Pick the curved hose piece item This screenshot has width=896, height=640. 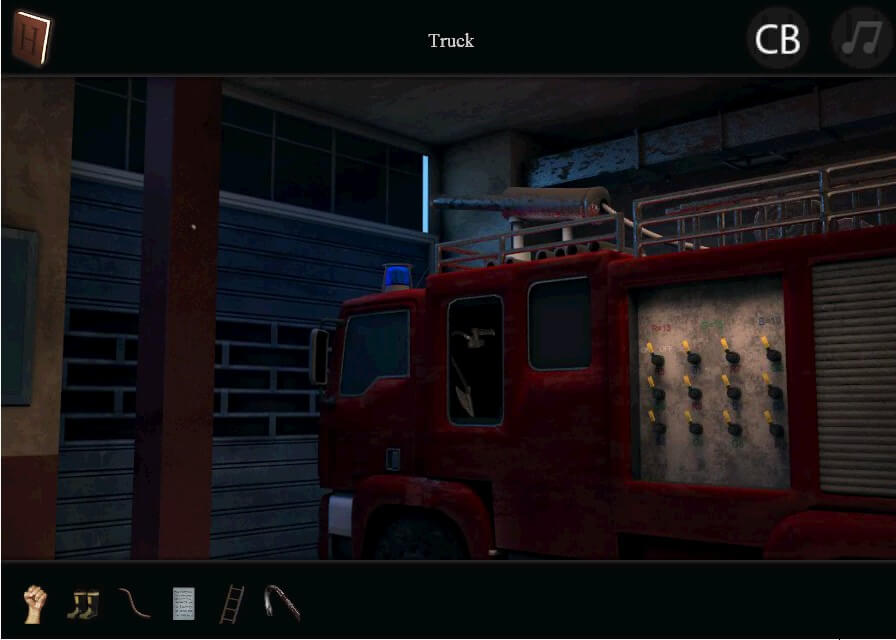coord(134,603)
